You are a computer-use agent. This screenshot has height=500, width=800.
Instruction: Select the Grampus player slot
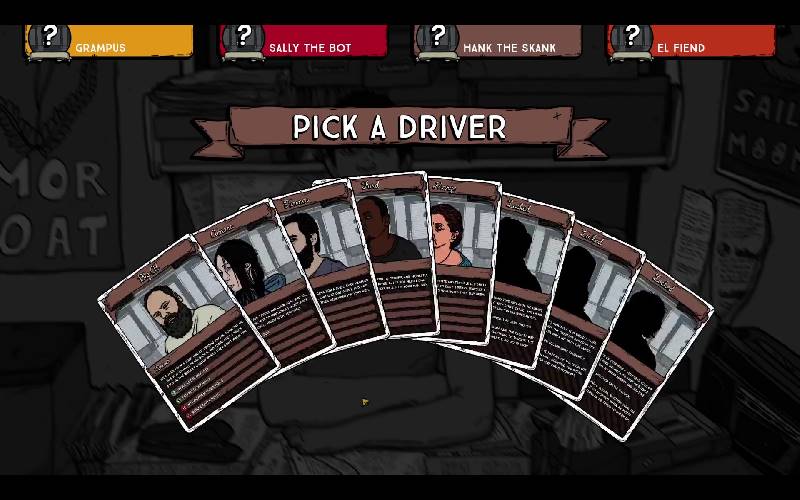click(110, 41)
